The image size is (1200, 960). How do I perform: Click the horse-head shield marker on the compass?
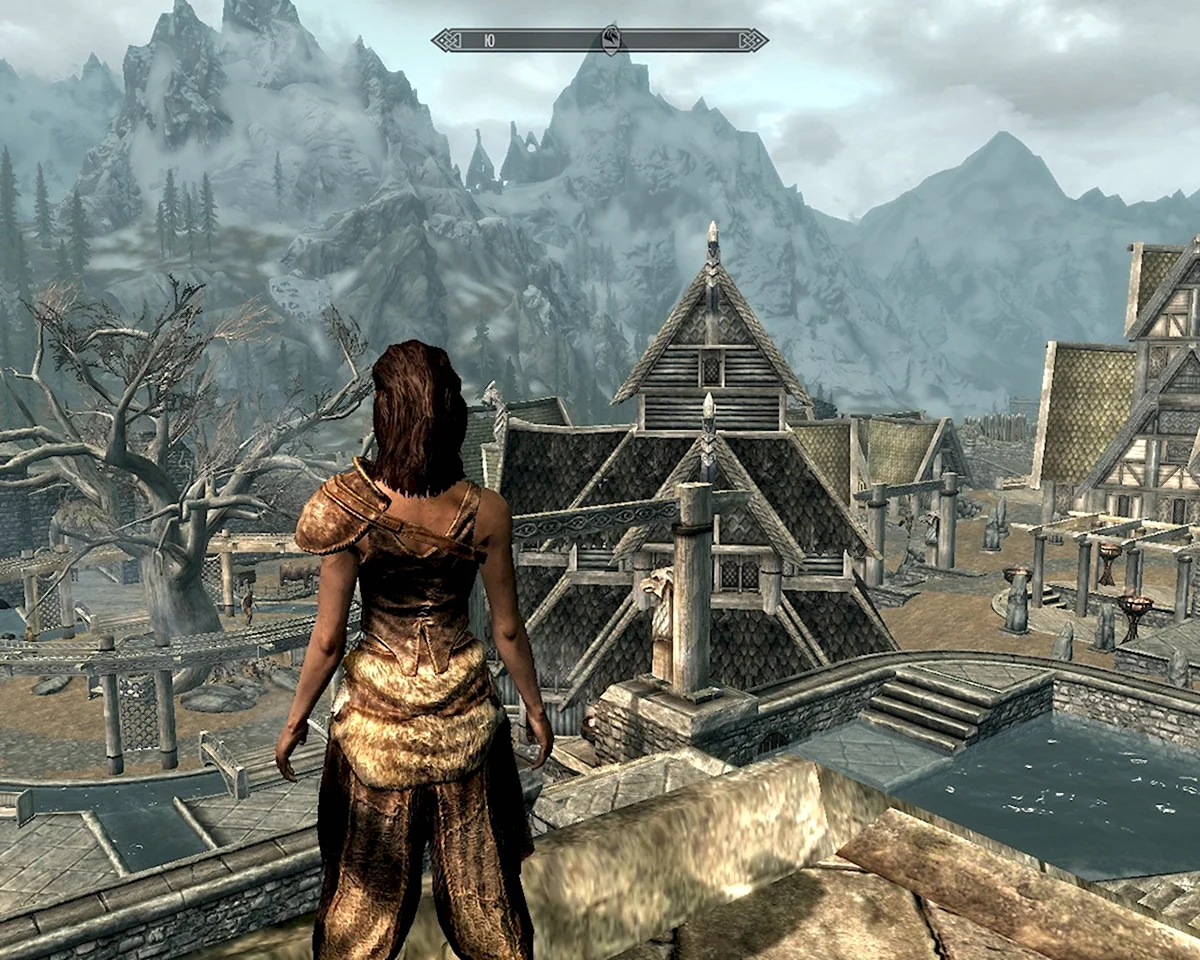tap(611, 40)
